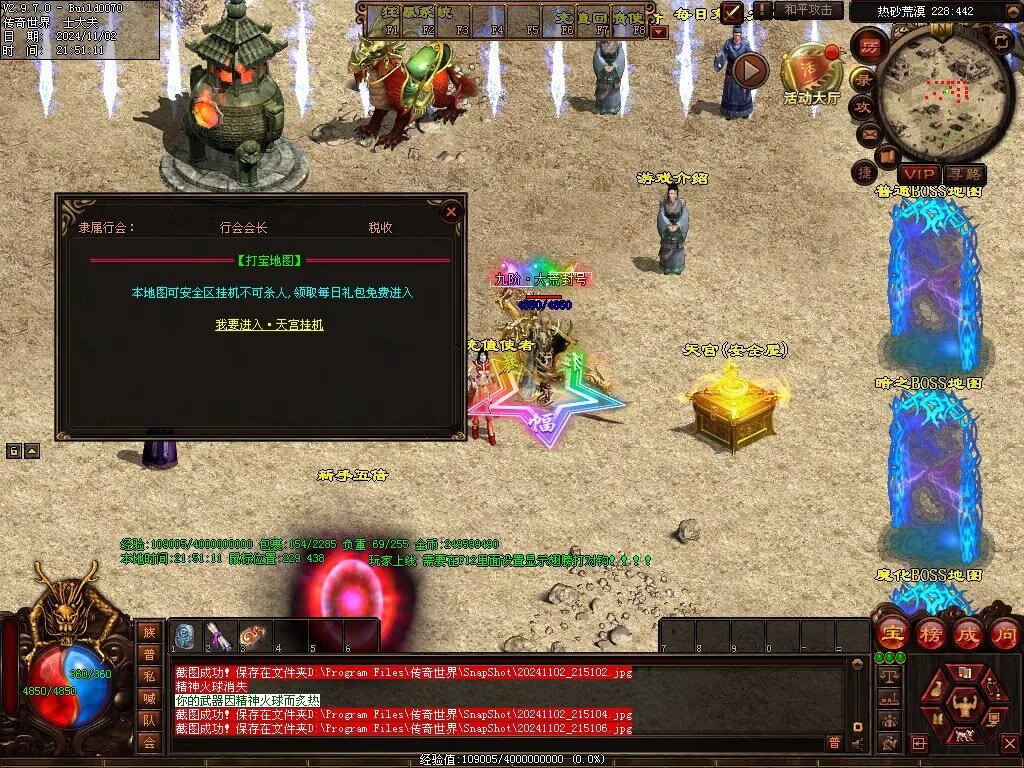Click the X button at bottom-right corner

tap(1008, 742)
